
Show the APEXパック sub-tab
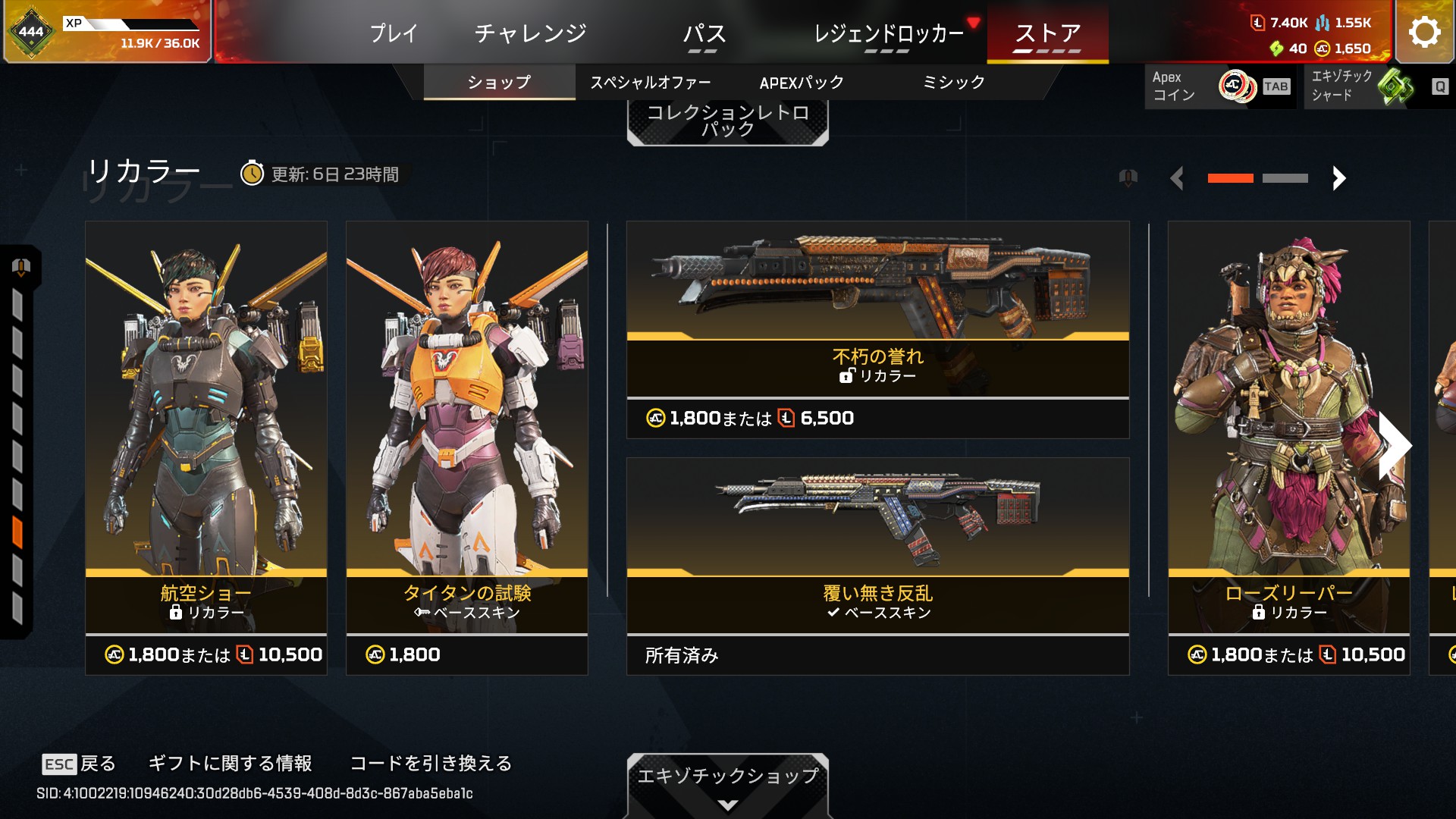[x=802, y=82]
